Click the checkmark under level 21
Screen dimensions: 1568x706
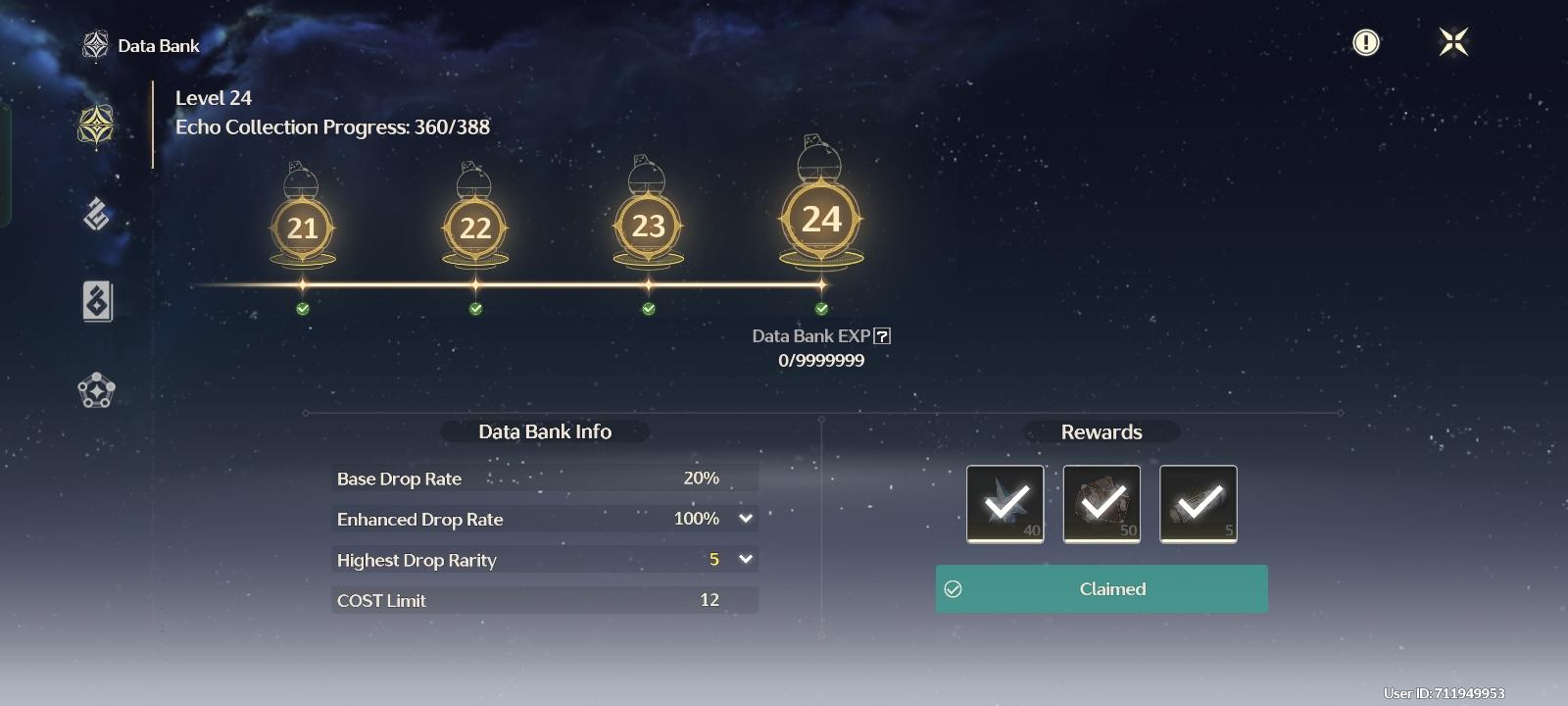point(303,309)
